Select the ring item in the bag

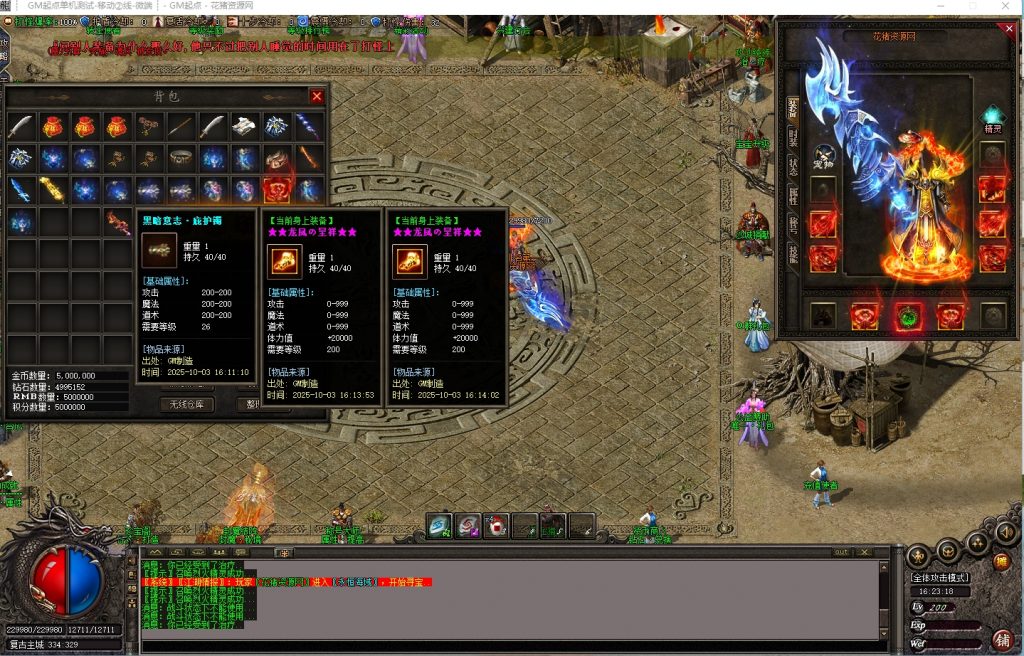tap(181, 158)
